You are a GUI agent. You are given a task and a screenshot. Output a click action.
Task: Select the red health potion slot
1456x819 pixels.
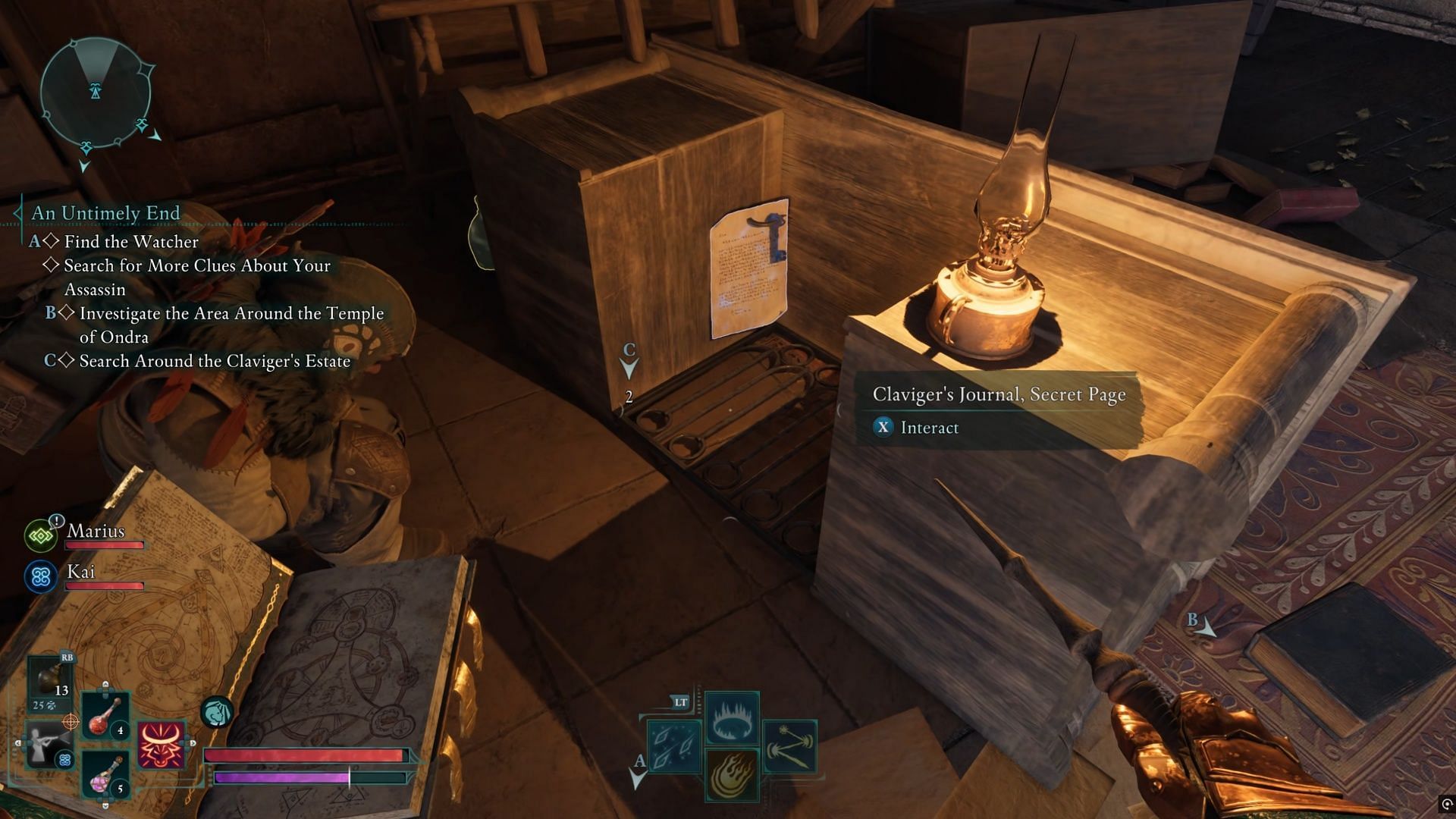pos(105,715)
